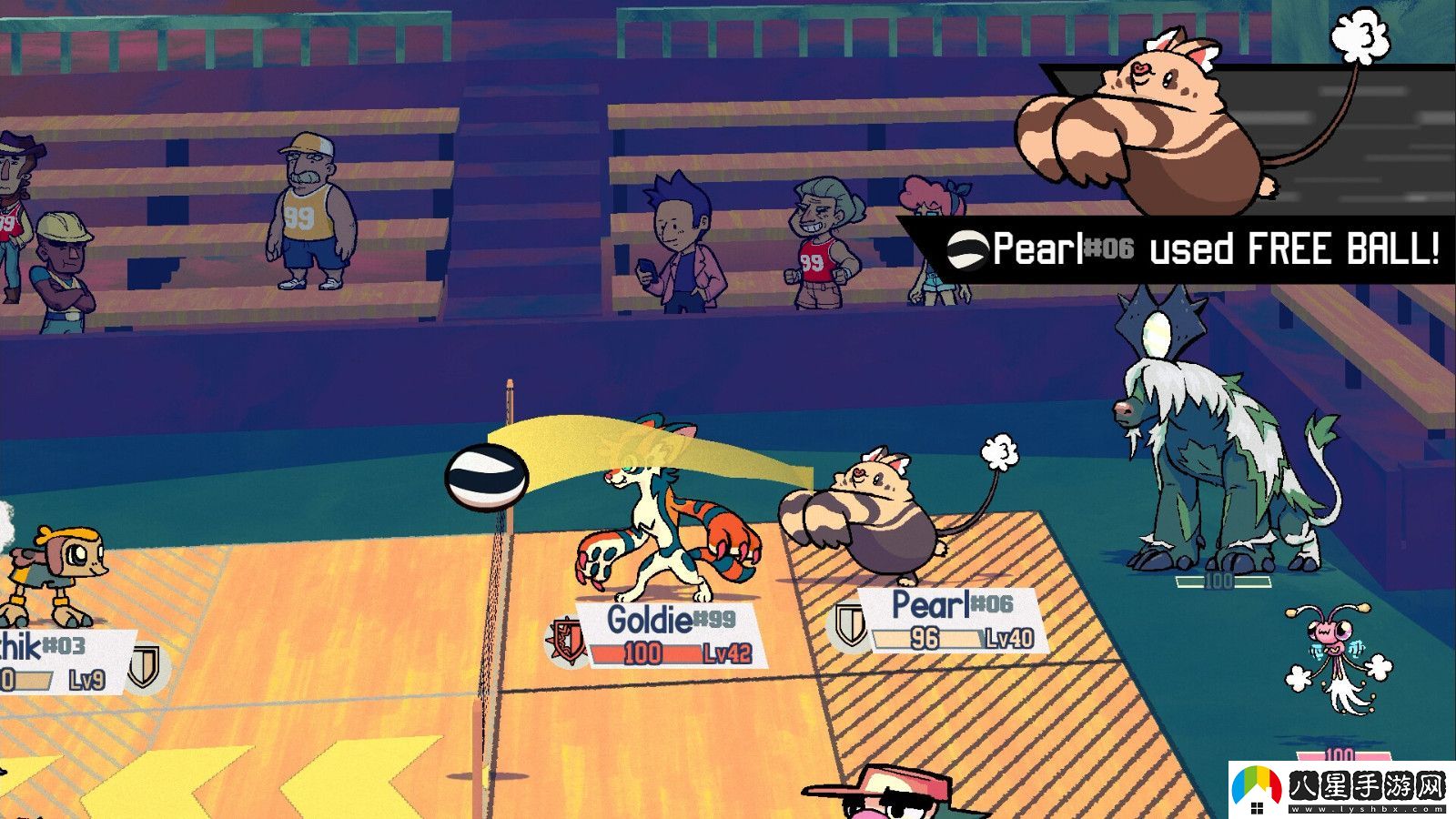Click the red emblem beside Goldie's nameplate
Image resolution: width=1456 pixels, height=819 pixels.
click(565, 640)
